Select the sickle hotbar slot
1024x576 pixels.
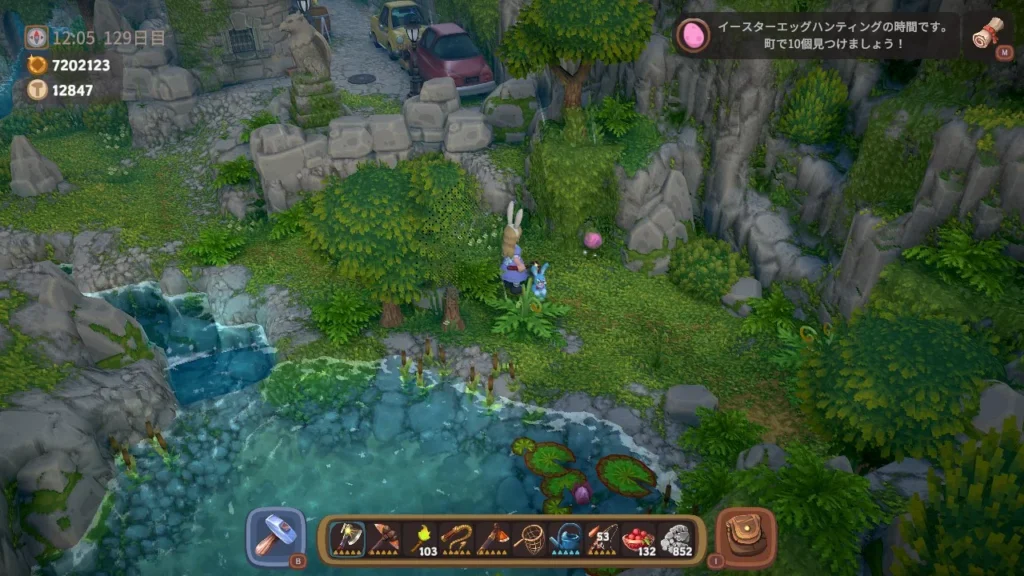pos(456,540)
